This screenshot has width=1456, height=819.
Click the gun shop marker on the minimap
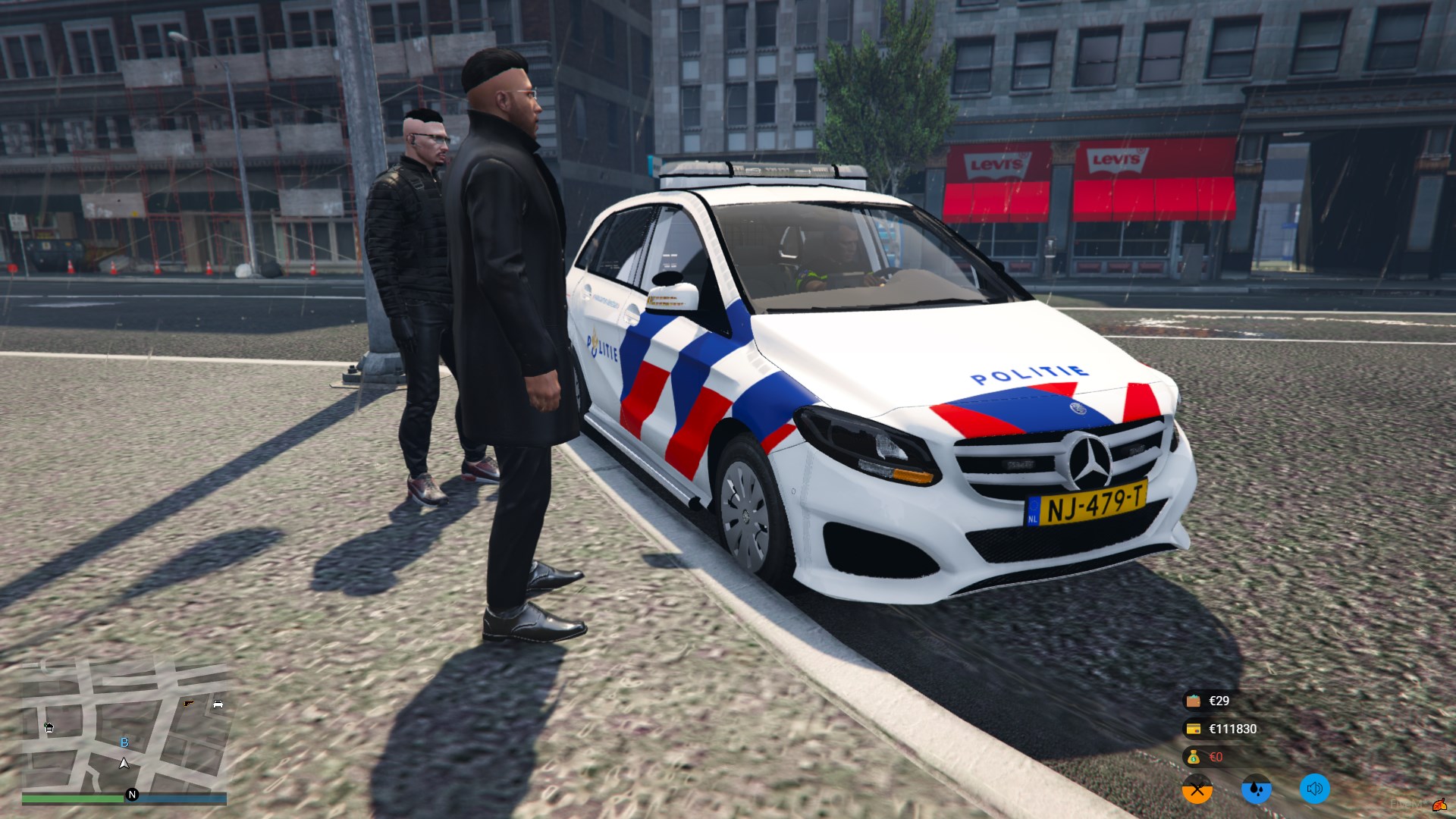(x=188, y=704)
